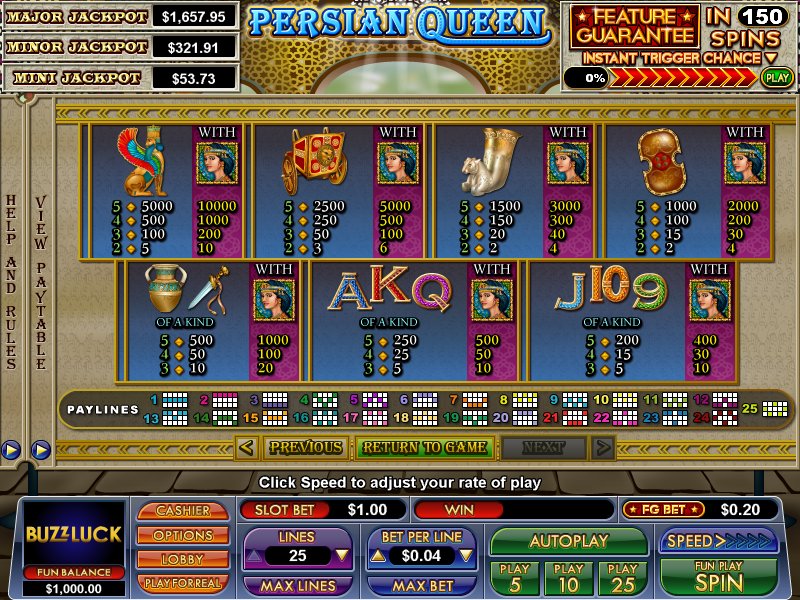Image resolution: width=800 pixels, height=600 pixels.
Task: Switch to Play For Real mode
Action: [182, 582]
